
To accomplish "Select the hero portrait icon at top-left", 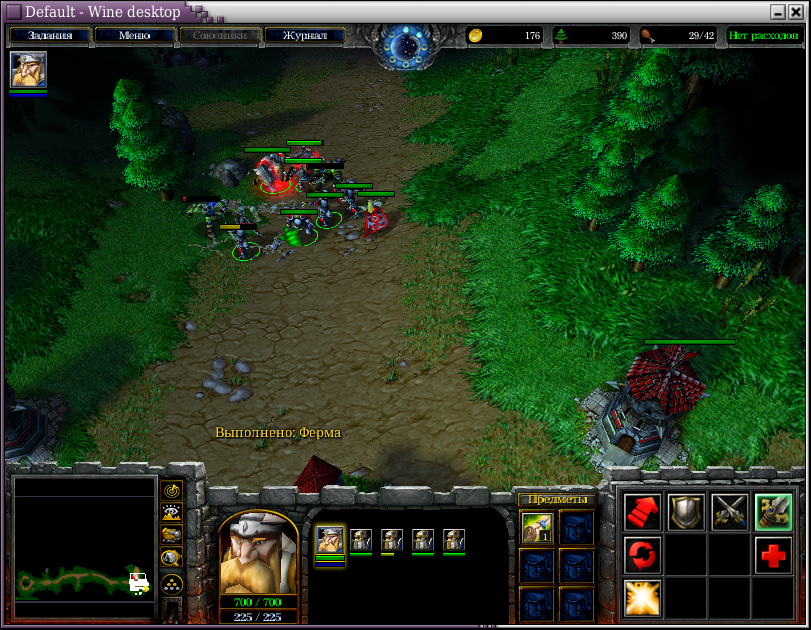I will tap(28, 69).
